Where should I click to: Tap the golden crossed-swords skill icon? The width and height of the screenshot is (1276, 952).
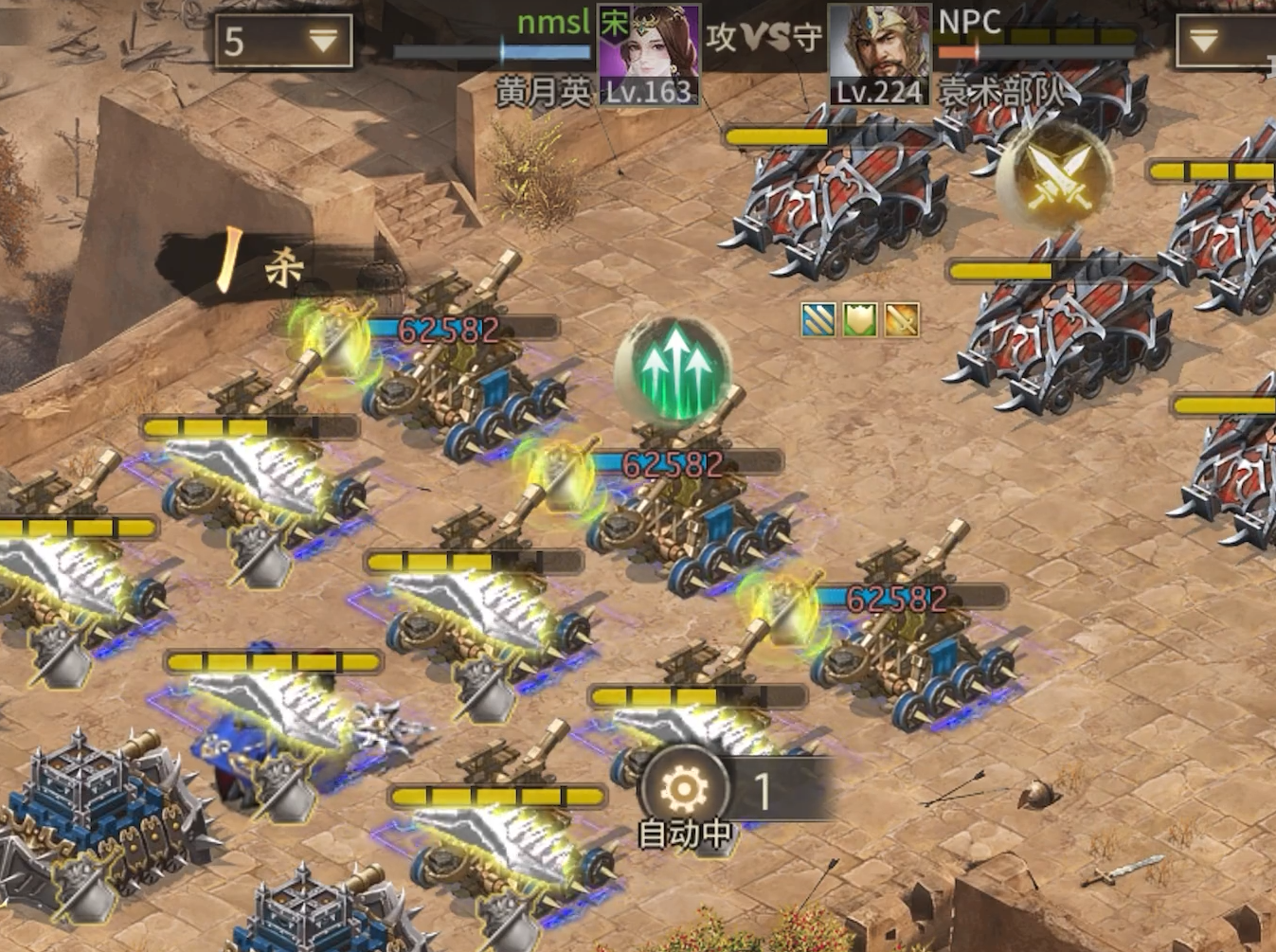click(x=1053, y=176)
